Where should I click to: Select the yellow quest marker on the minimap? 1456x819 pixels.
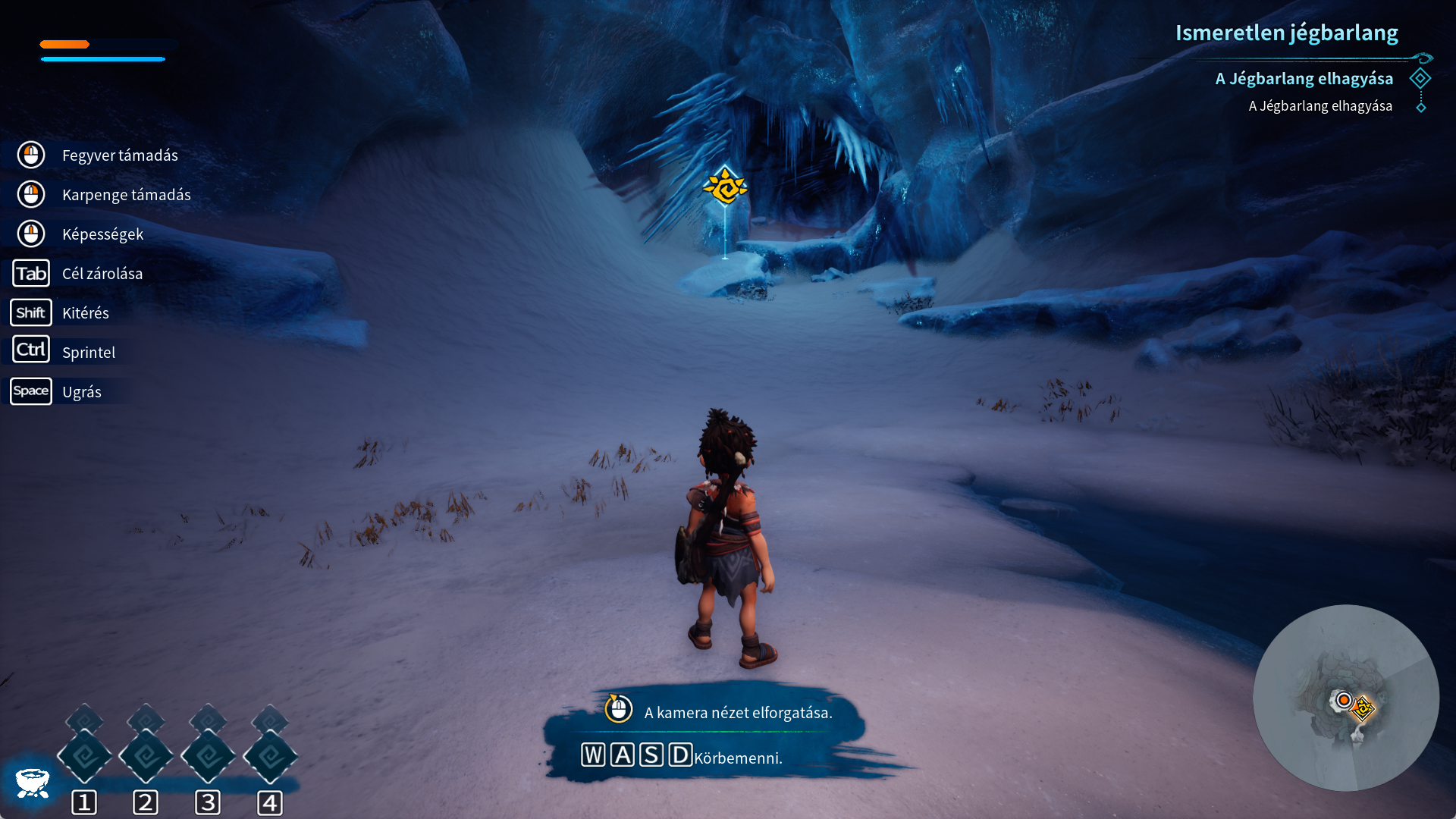point(1363,708)
